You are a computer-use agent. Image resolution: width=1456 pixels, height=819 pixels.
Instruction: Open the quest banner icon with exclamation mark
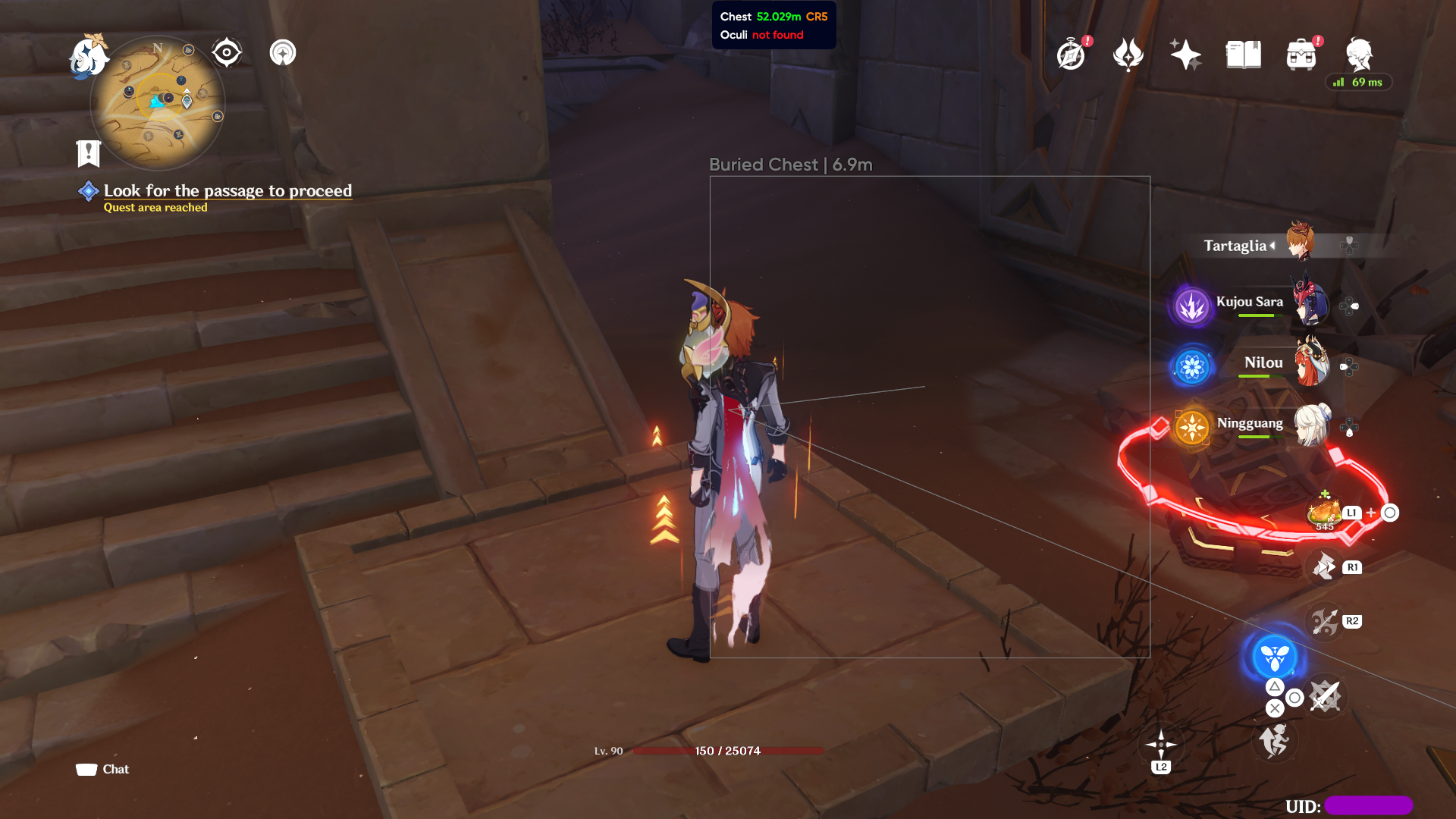pos(89,153)
